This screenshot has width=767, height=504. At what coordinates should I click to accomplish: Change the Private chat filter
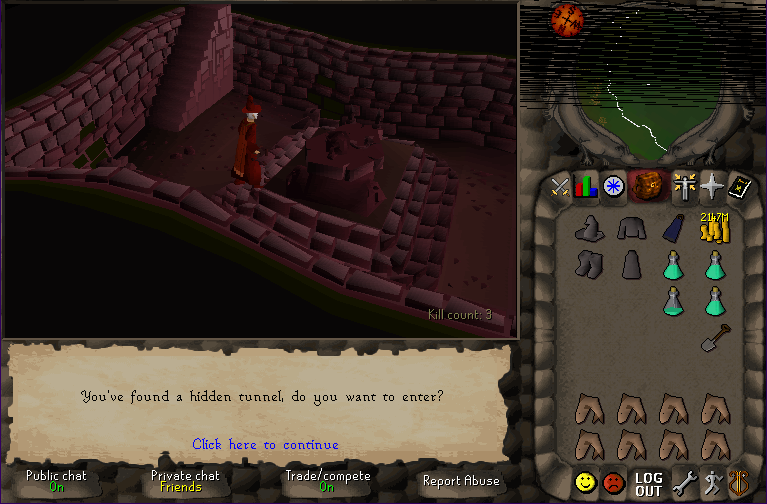point(185,481)
